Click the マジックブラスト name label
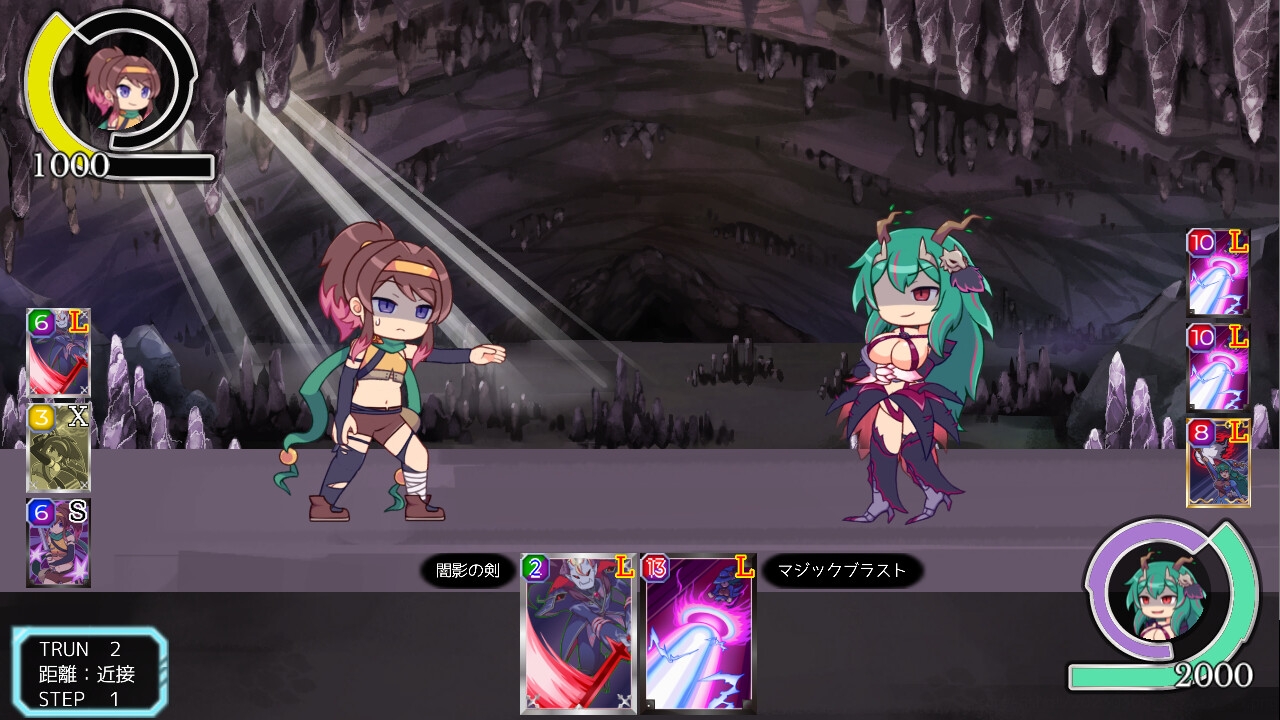1280x720 pixels. click(x=842, y=571)
